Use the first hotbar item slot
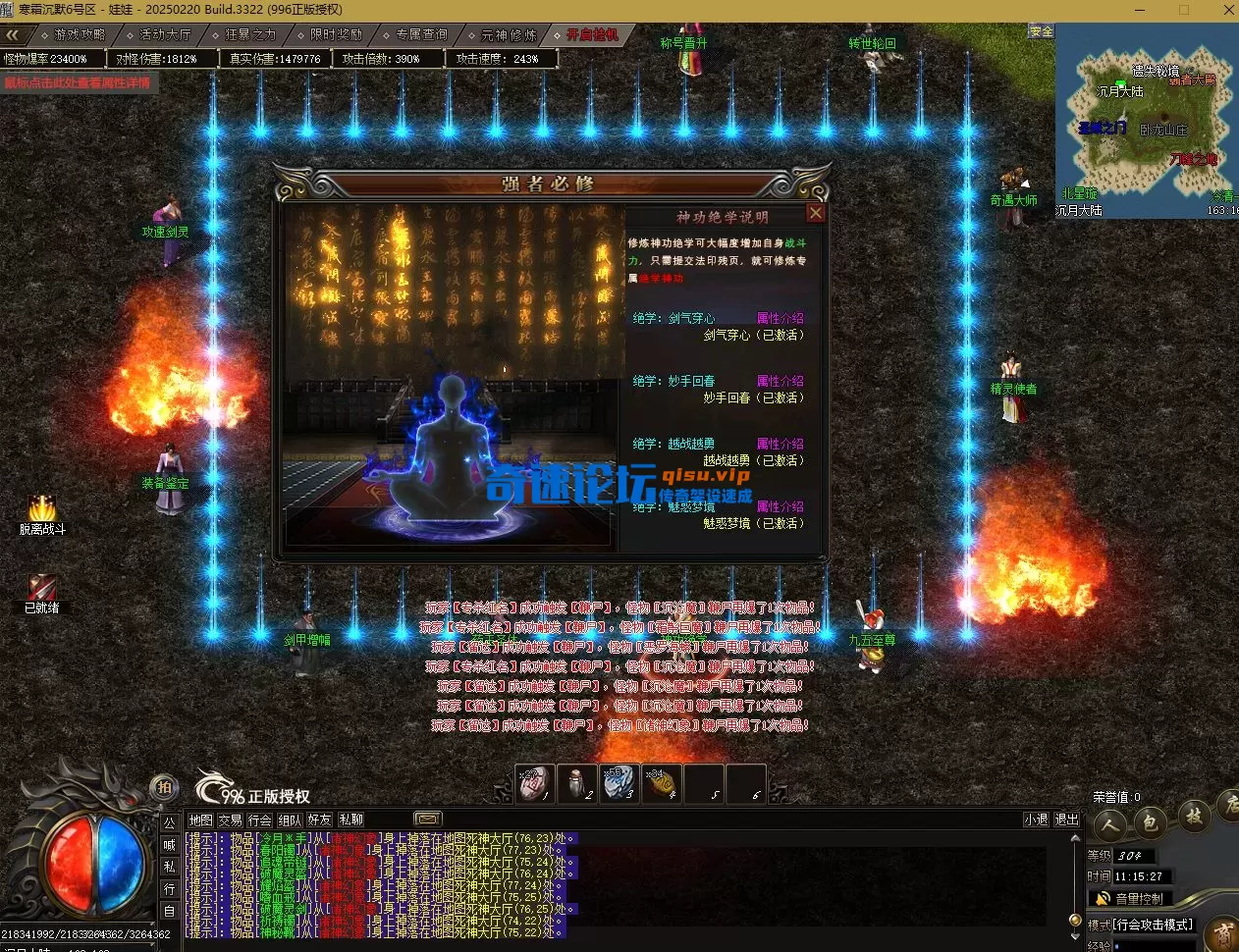This screenshot has height=952, width=1239. pos(535,783)
